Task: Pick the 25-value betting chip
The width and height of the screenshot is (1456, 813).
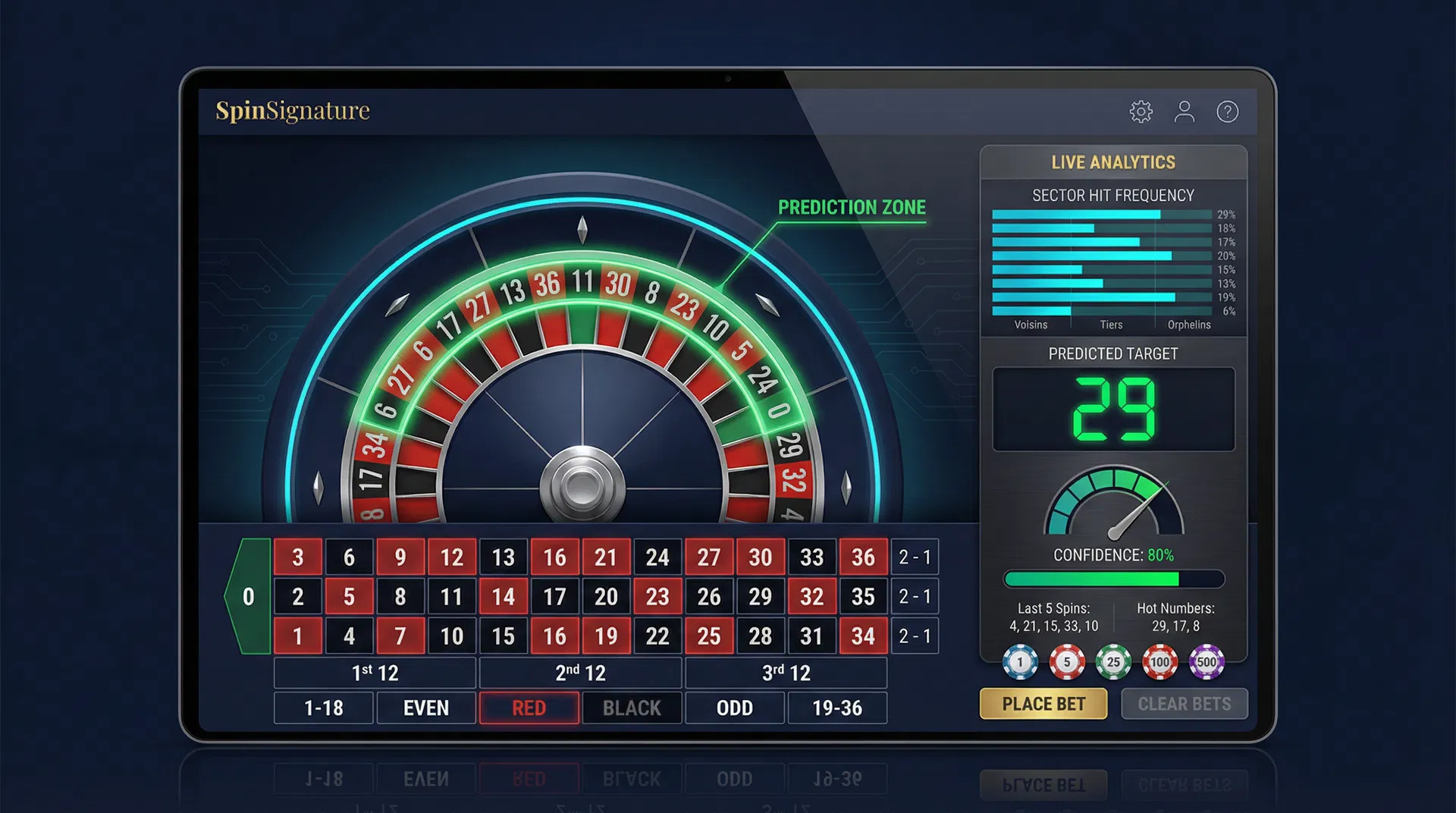Action: [1112, 661]
